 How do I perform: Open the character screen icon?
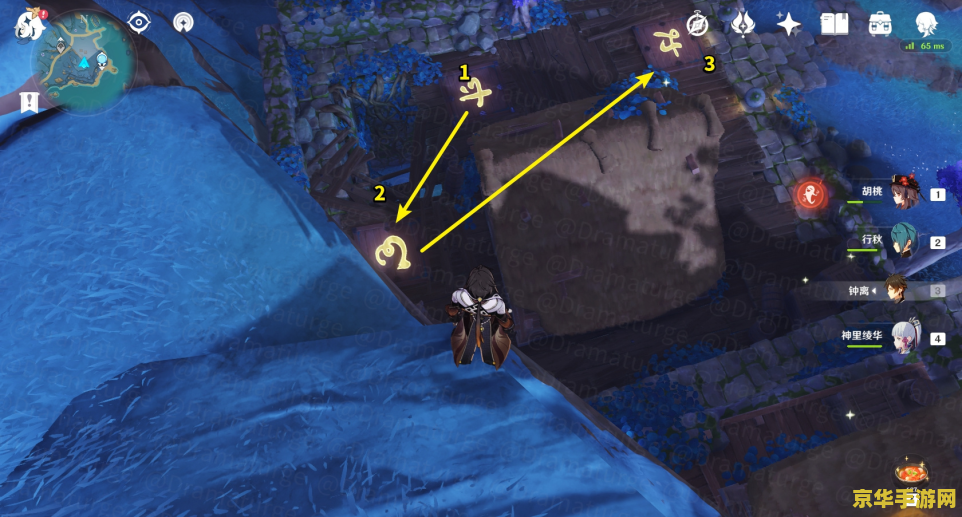pos(926,24)
